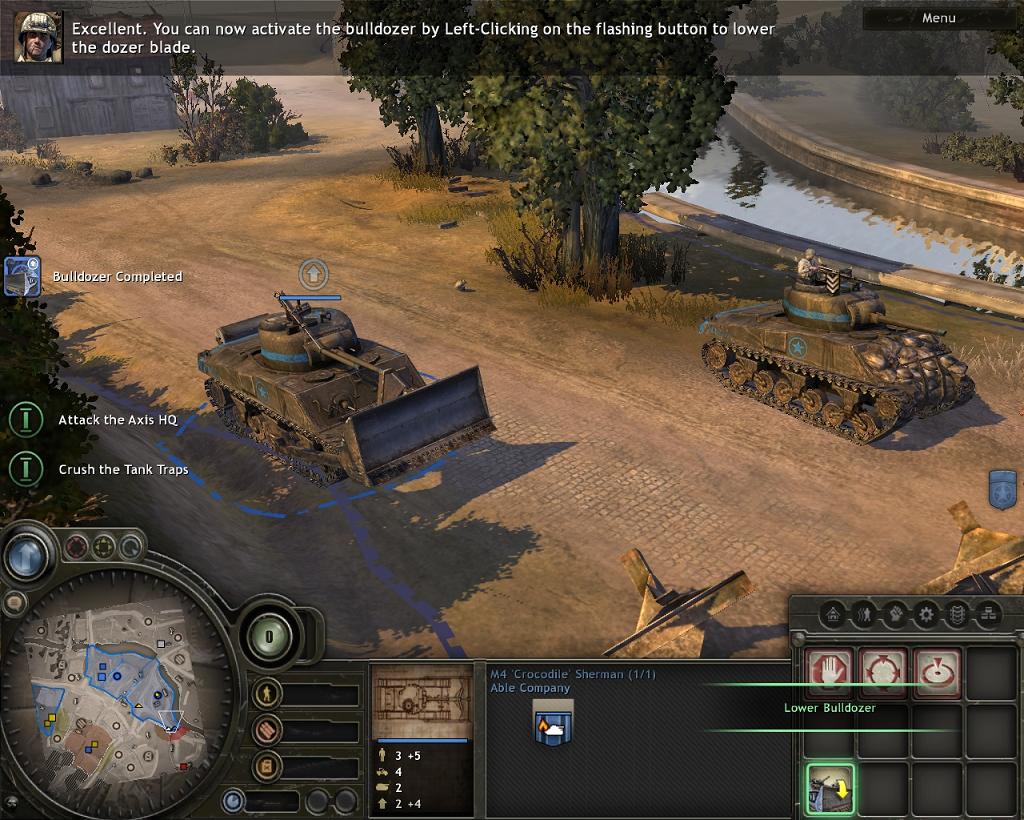Click the flashing Lower Bulldozer ability button
This screenshot has width=1024, height=820.
click(x=830, y=789)
